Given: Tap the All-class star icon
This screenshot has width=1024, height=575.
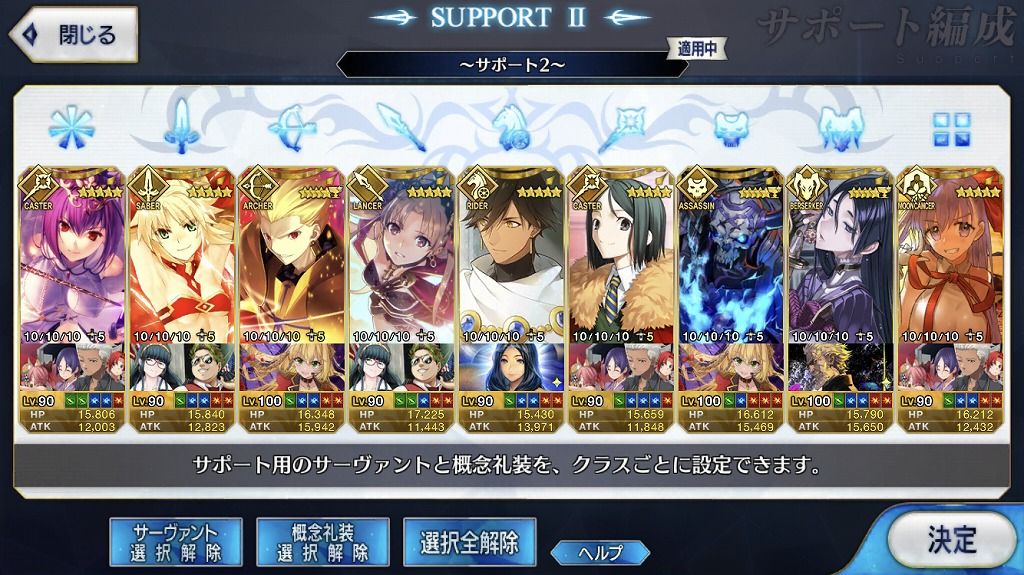Looking at the screenshot, I should tap(72, 127).
